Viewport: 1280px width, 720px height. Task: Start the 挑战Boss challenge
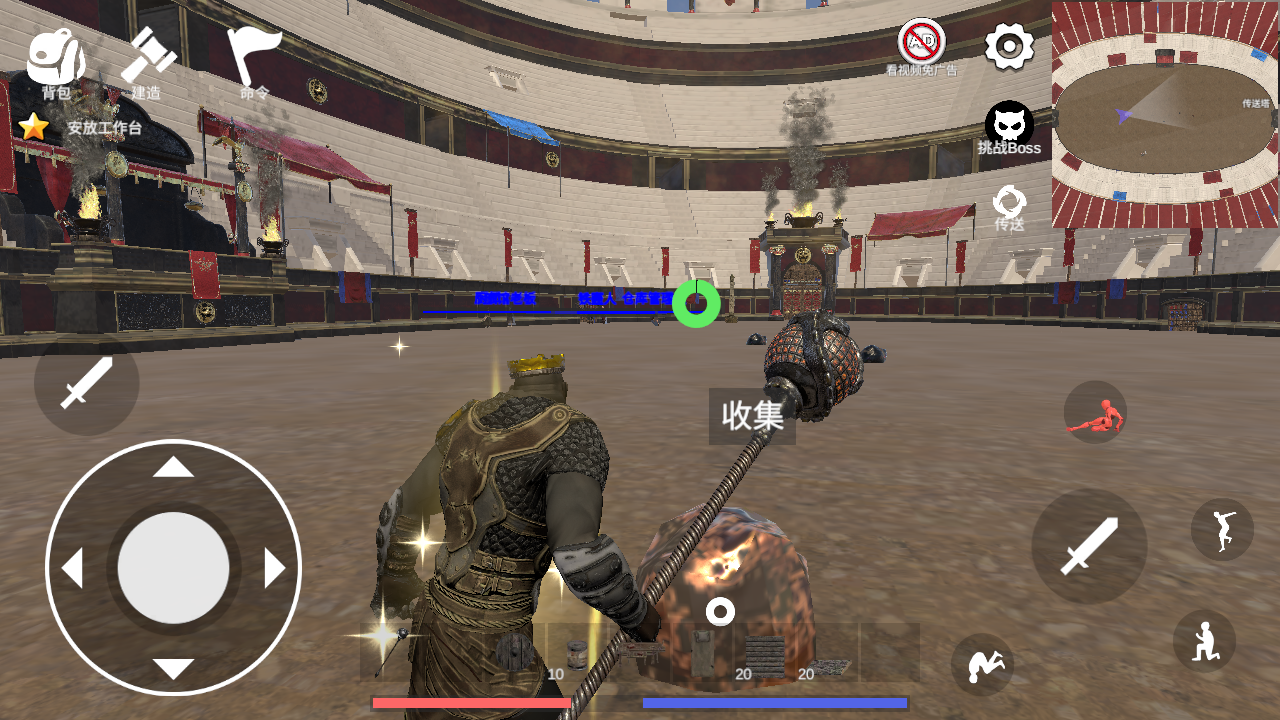1009,130
